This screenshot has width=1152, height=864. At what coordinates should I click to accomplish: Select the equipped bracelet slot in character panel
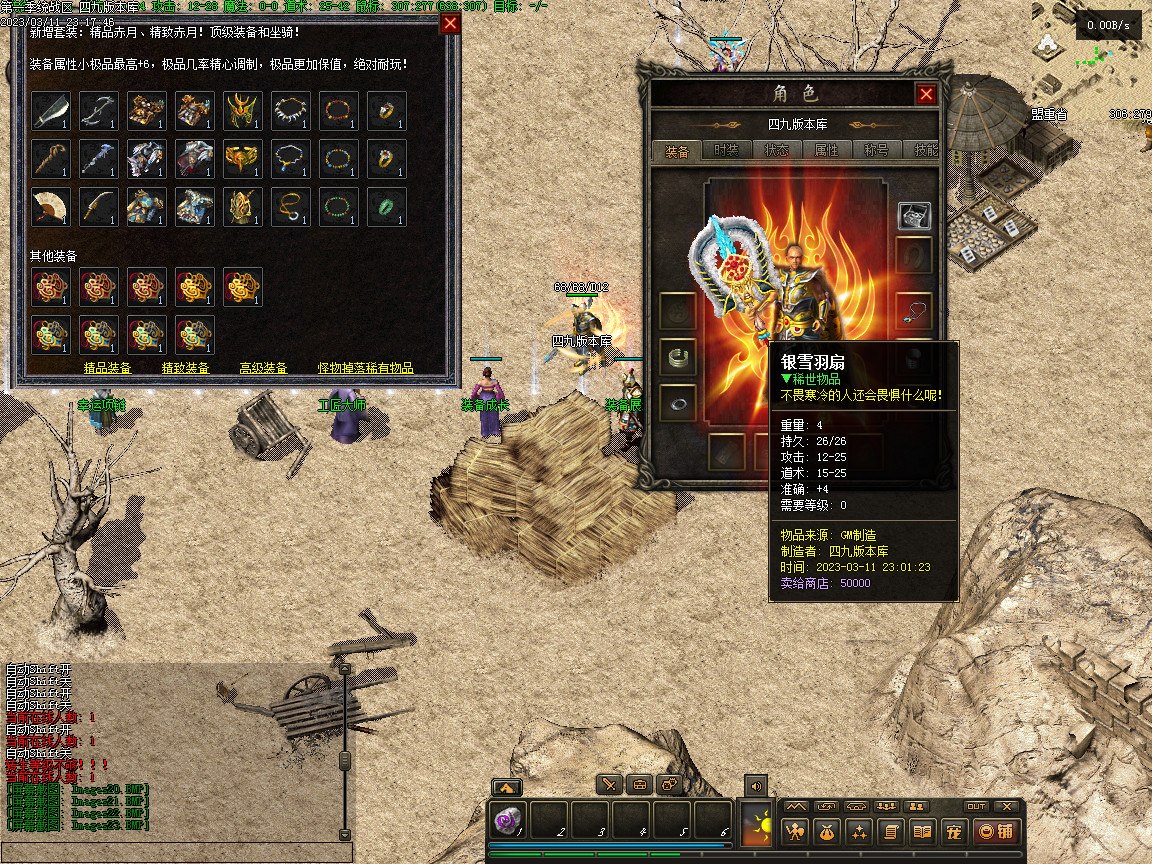pyautogui.click(x=677, y=355)
